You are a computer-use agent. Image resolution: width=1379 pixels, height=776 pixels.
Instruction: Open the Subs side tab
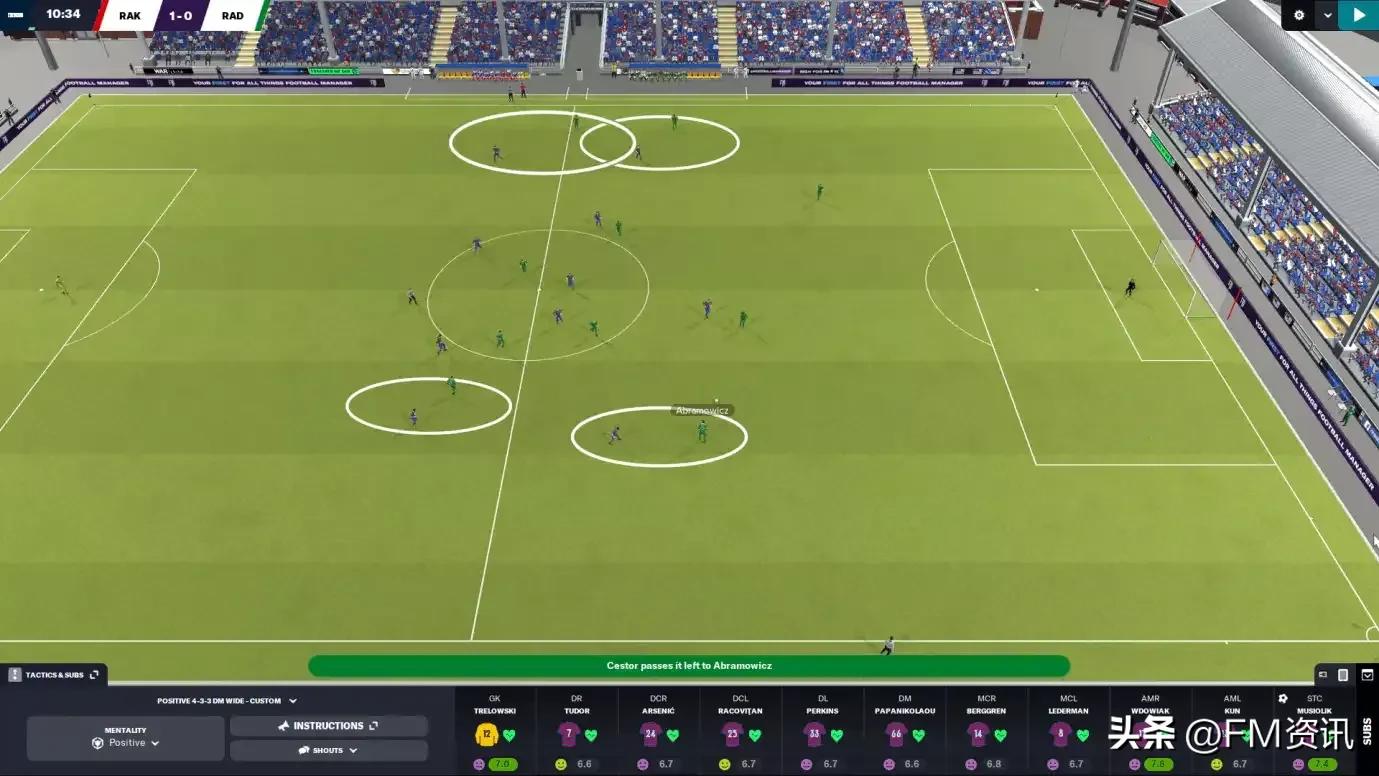tap(1367, 731)
